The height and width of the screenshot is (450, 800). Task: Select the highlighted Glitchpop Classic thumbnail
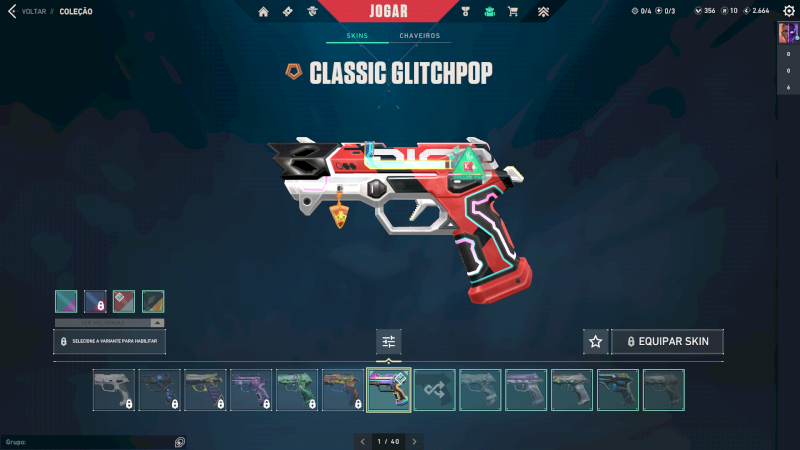[x=389, y=390]
